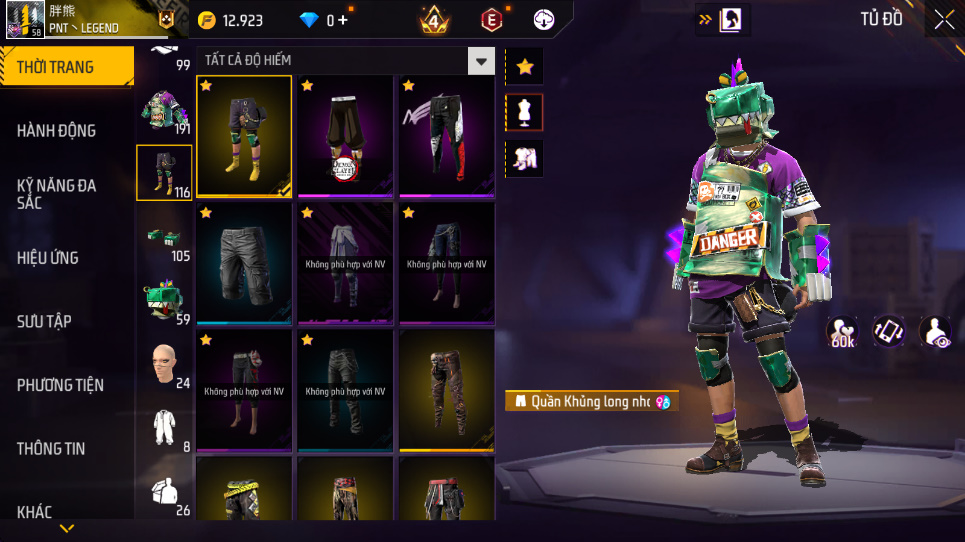Open the character likes 60k icon
965x542 pixels.
843,333
